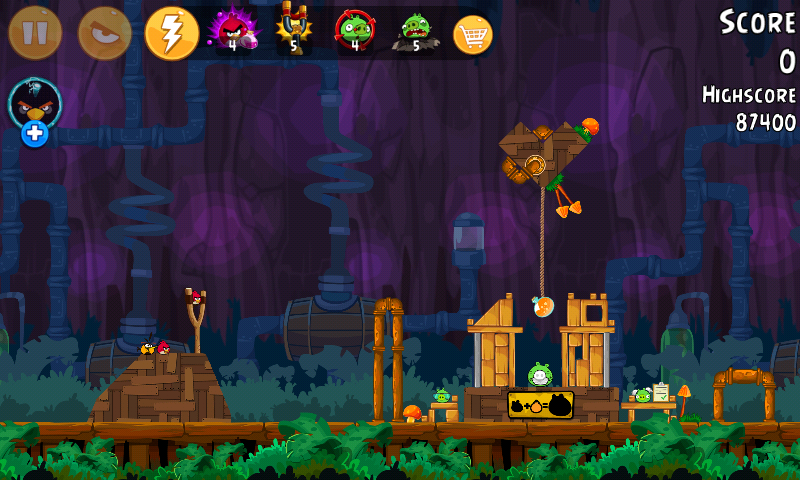Activate the Mighty Eagle eye button
The height and width of the screenshot is (480, 800).
click(x=103, y=33)
